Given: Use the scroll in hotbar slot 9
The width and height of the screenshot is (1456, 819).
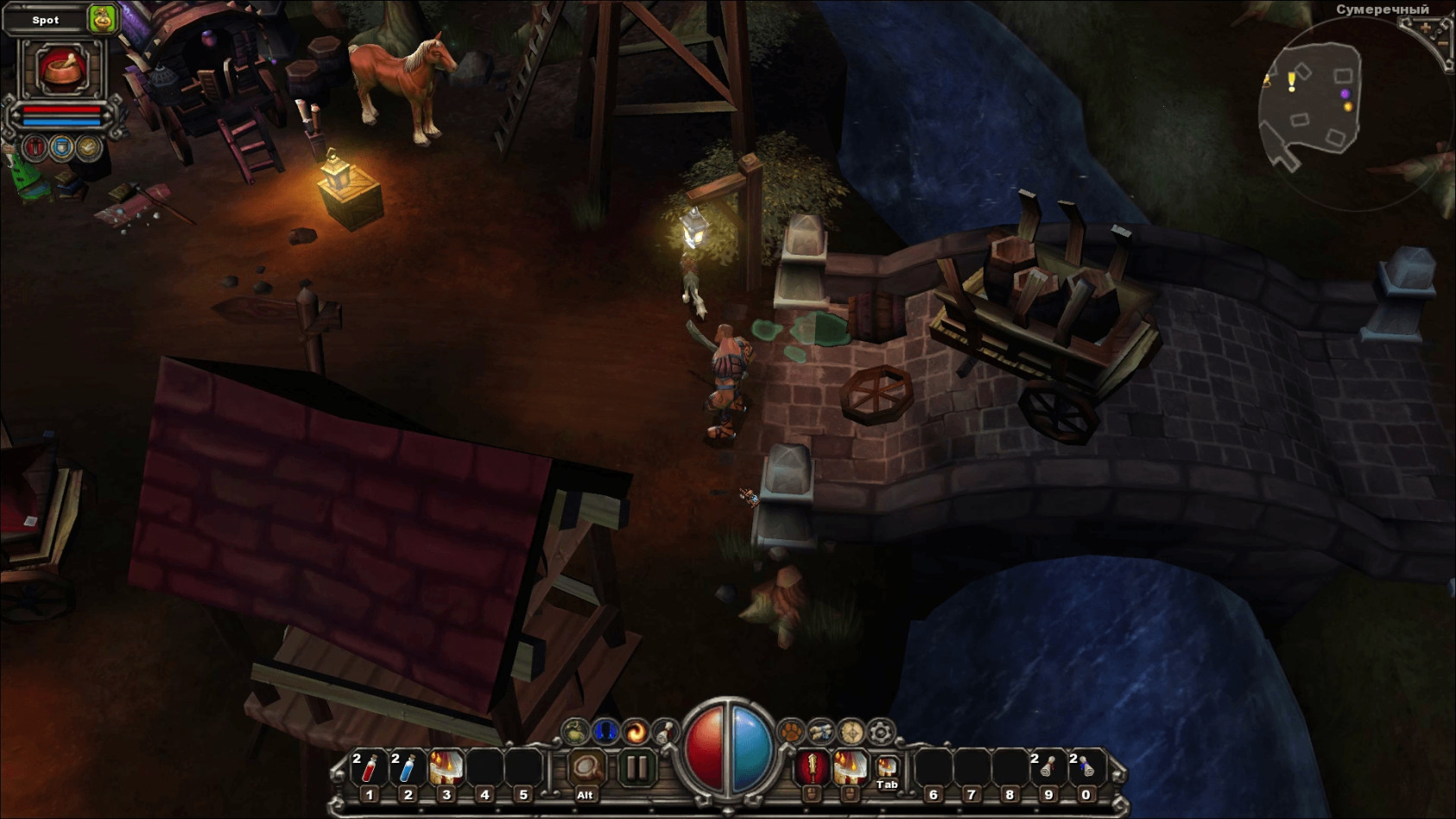Looking at the screenshot, I should click(1048, 768).
